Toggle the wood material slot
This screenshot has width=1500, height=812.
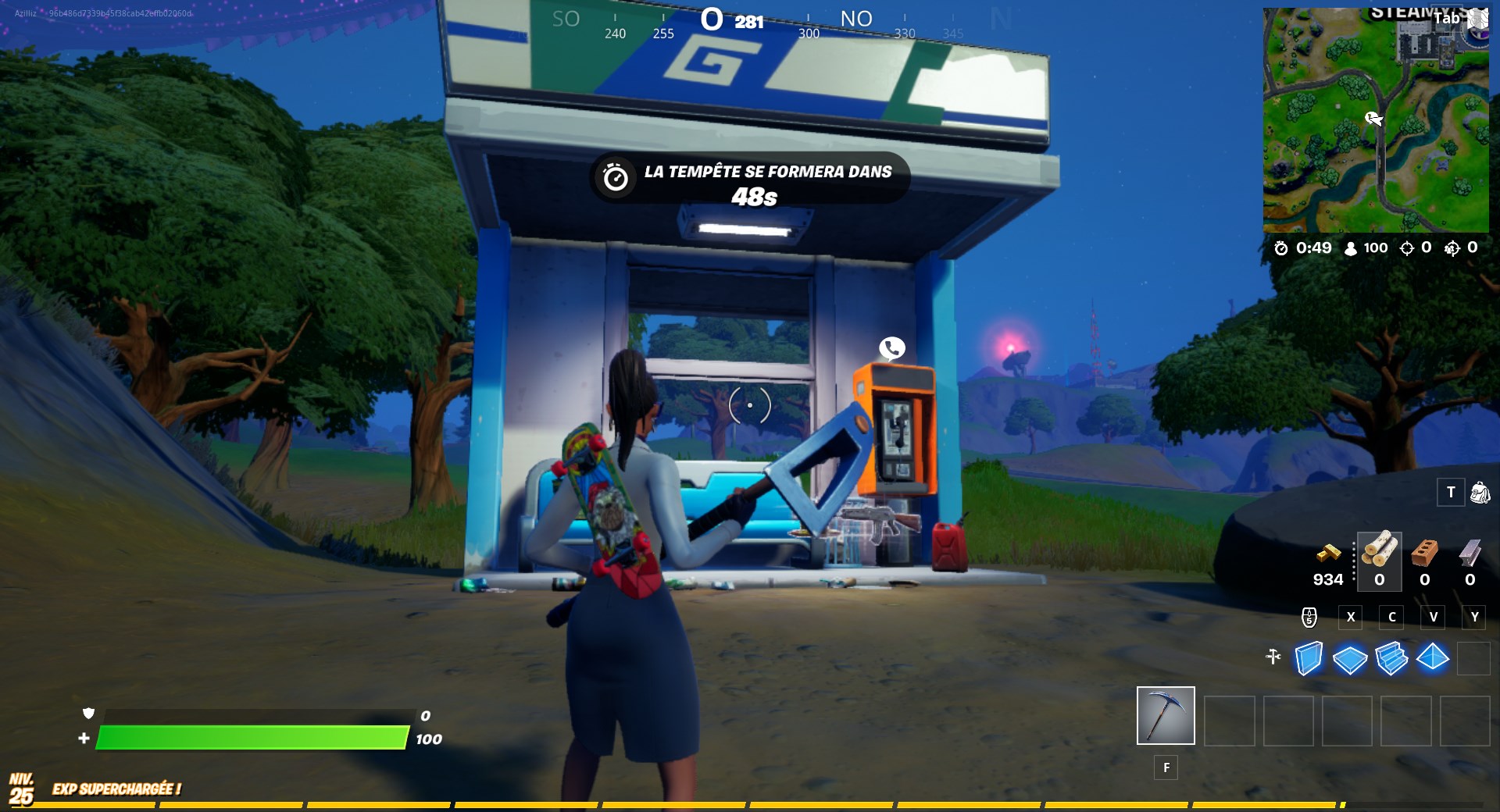pyautogui.click(x=1379, y=562)
